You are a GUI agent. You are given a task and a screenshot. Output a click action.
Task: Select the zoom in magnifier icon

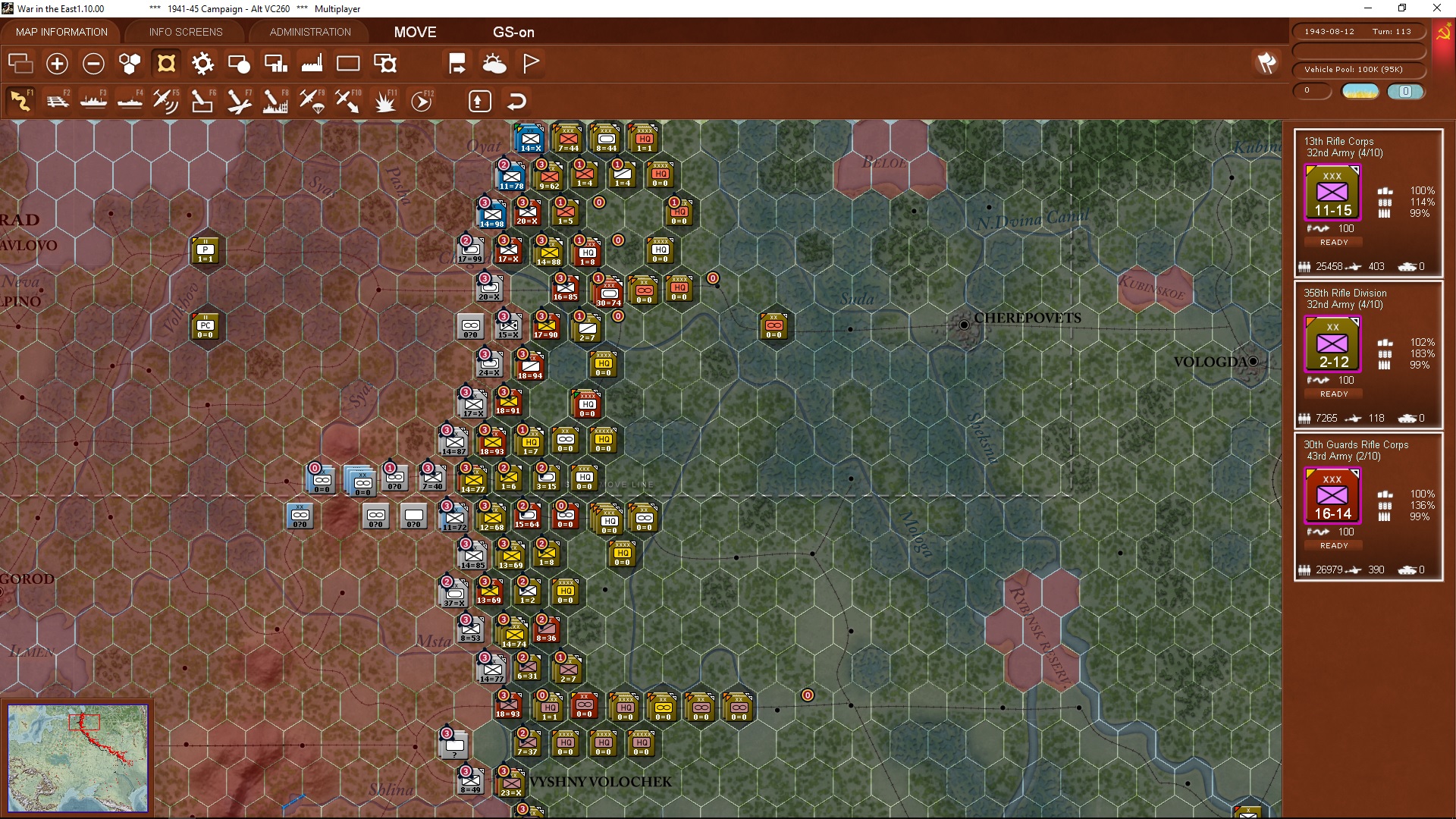57,64
